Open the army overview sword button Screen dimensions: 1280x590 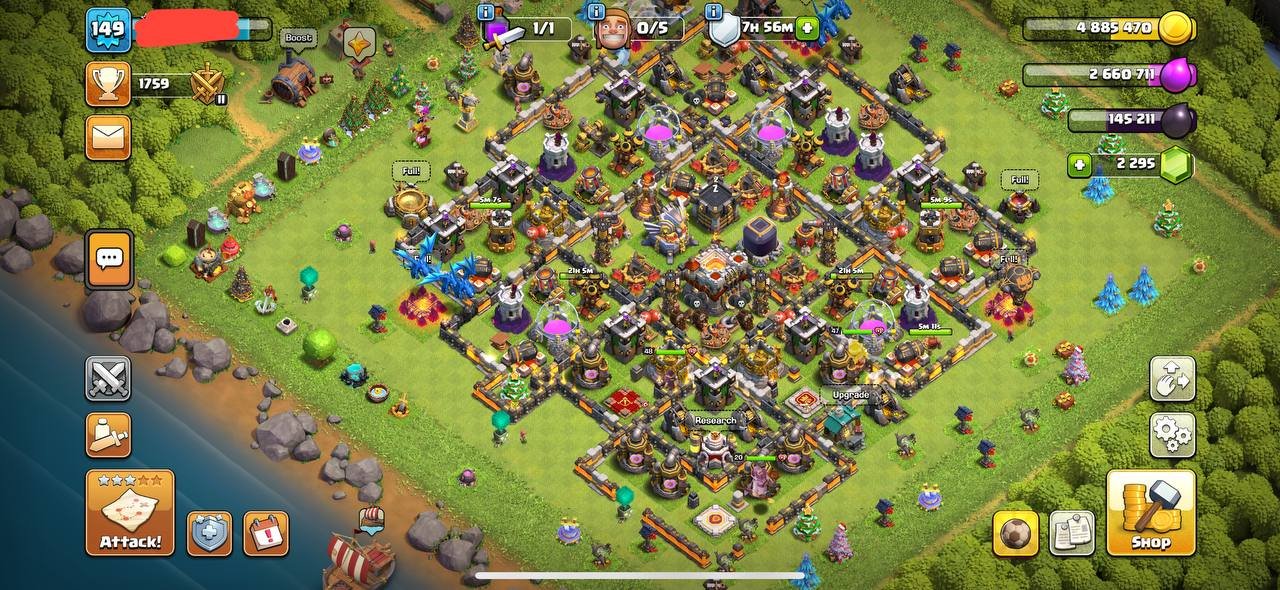(108, 435)
